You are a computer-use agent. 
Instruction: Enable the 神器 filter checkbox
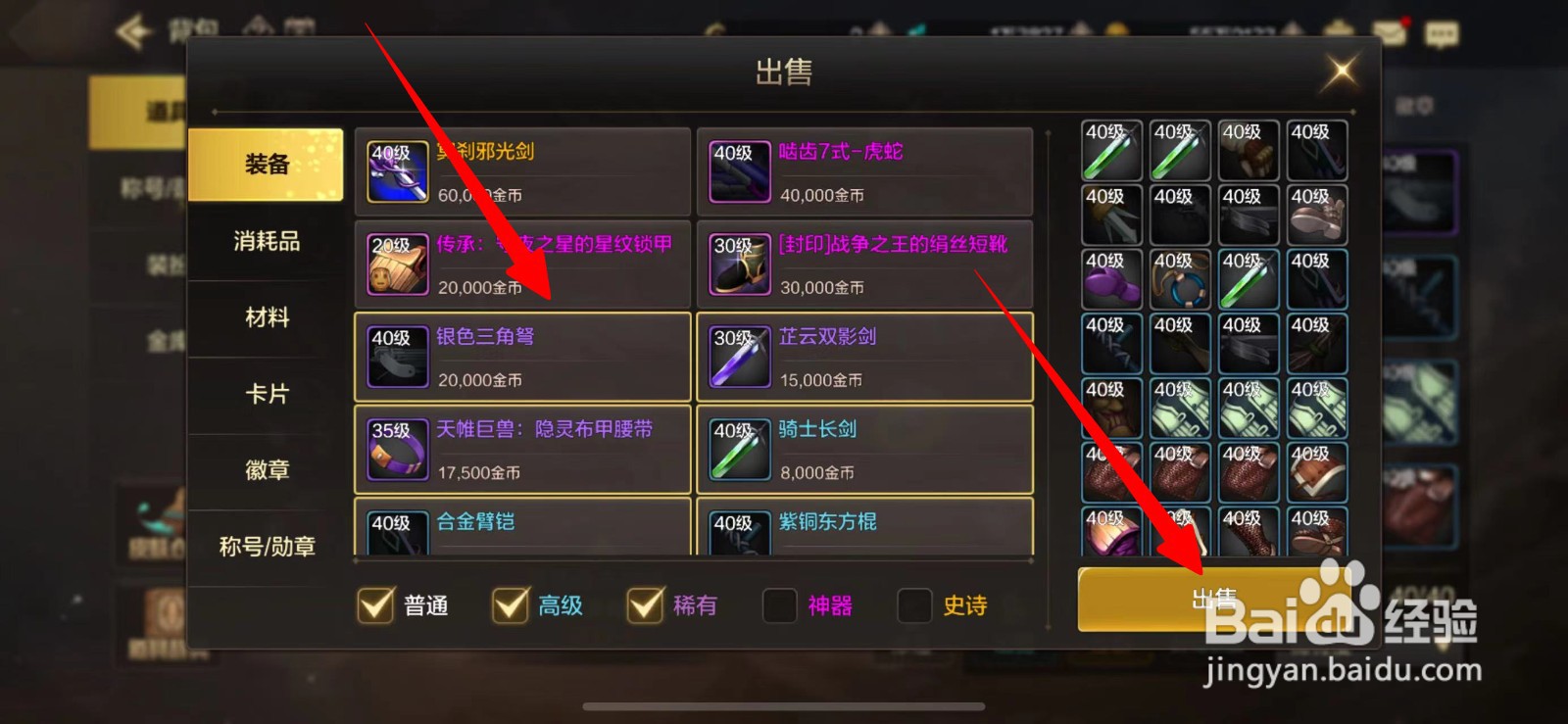[779, 606]
